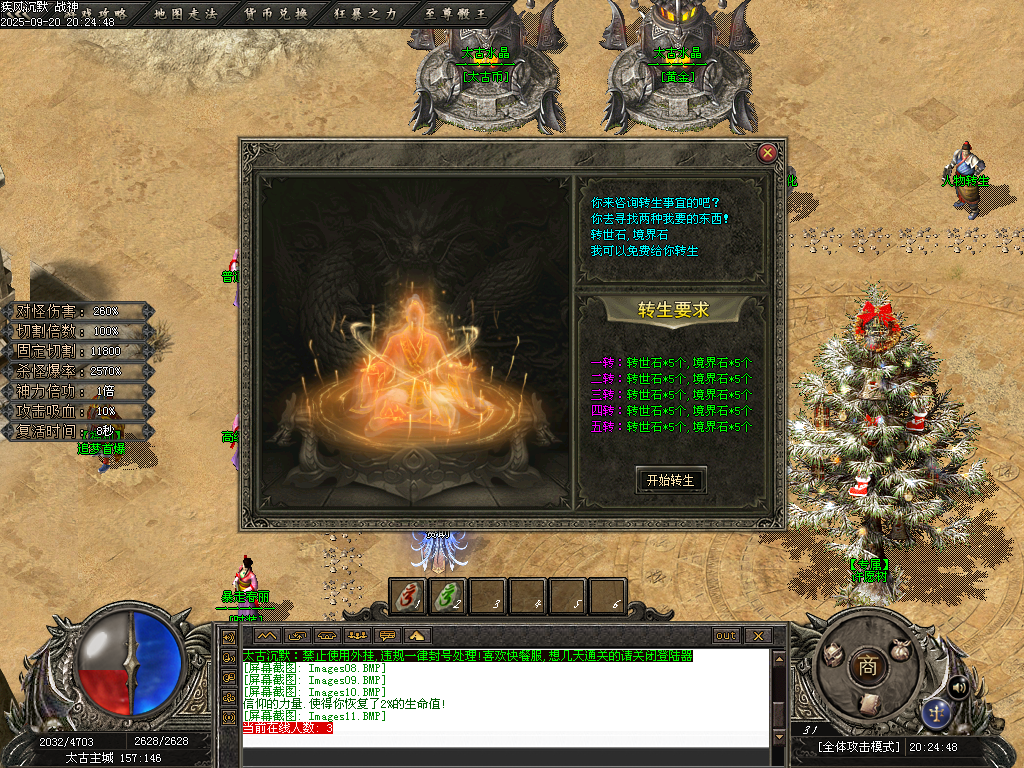1024x768 pixels.
Task: Switch the 全体攻击模式 attack mode
Action: click(x=859, y=747)
